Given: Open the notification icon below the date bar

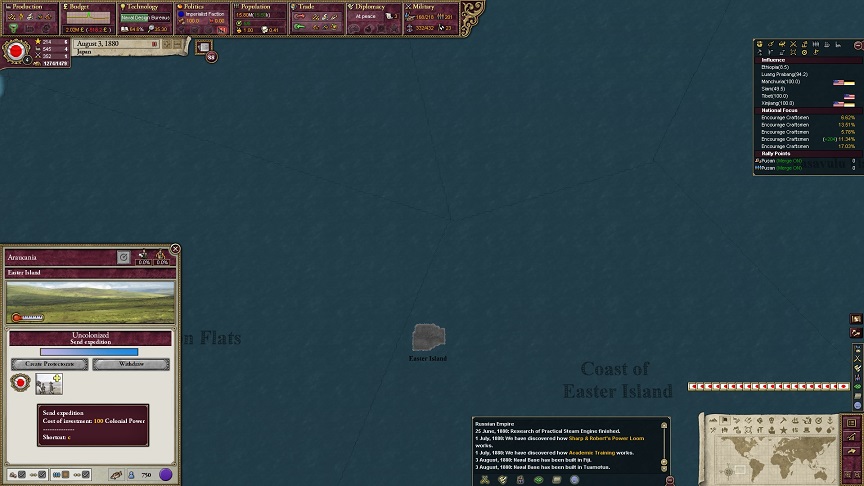Looking at the screenshot, I should pyautogui.click(x=204, y=47).
